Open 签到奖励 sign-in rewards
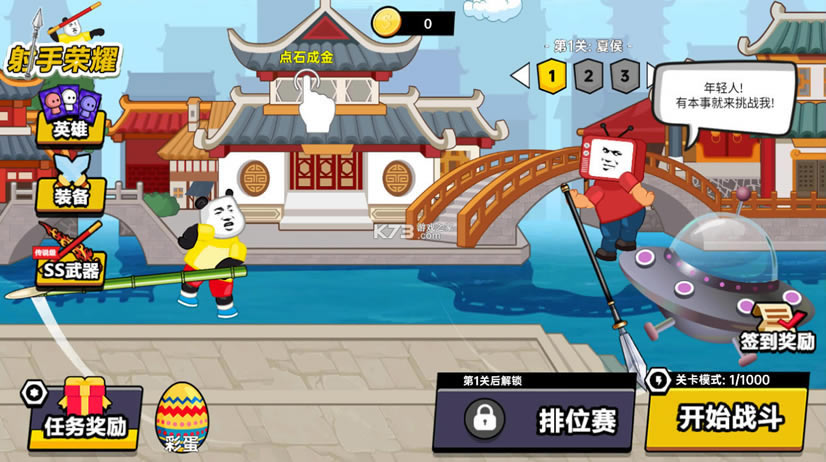Viewport: 826px width, 462px height. (x=777, y=327)
